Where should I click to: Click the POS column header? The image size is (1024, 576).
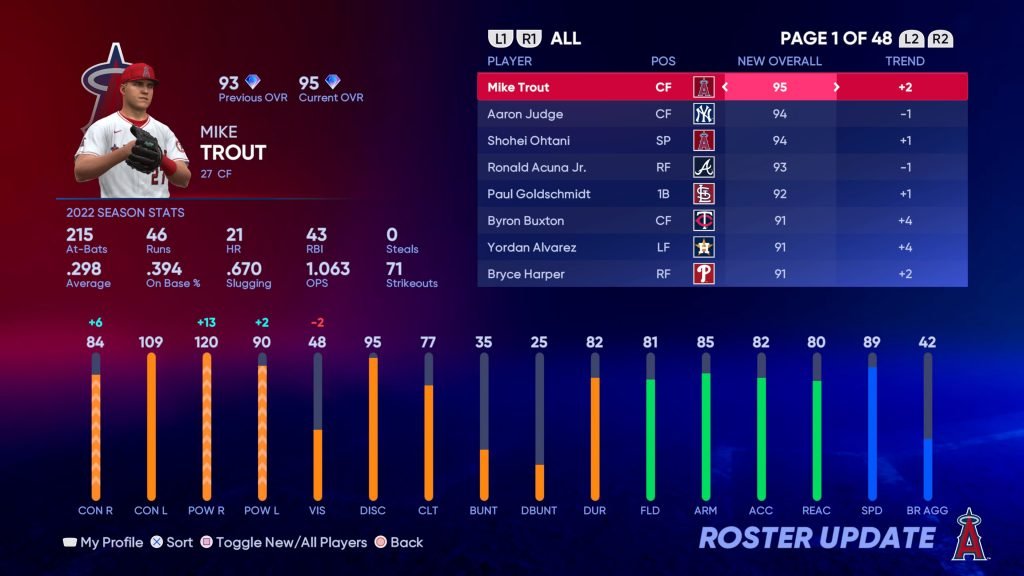coord(663,61)
